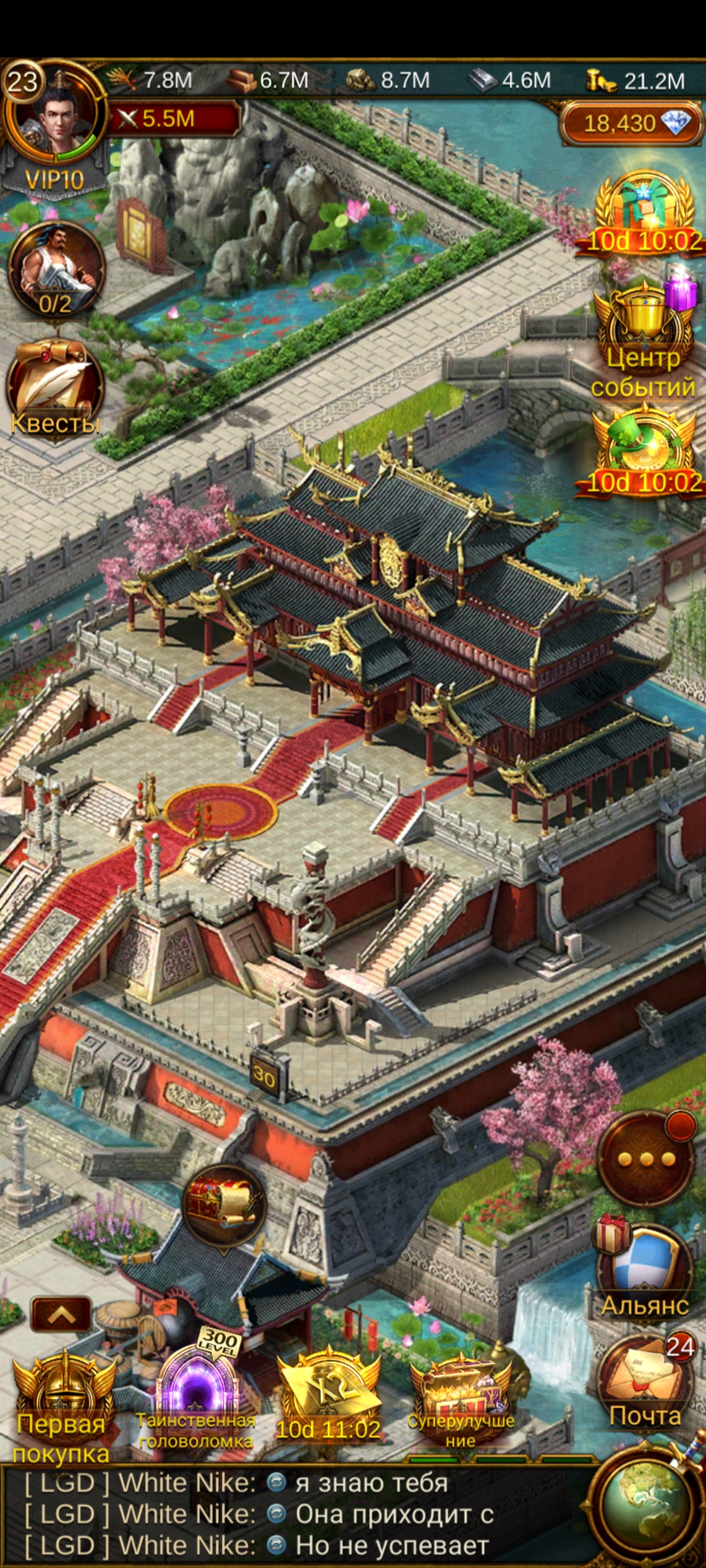Collapse the bottom offers arrow

point(61,1315)
